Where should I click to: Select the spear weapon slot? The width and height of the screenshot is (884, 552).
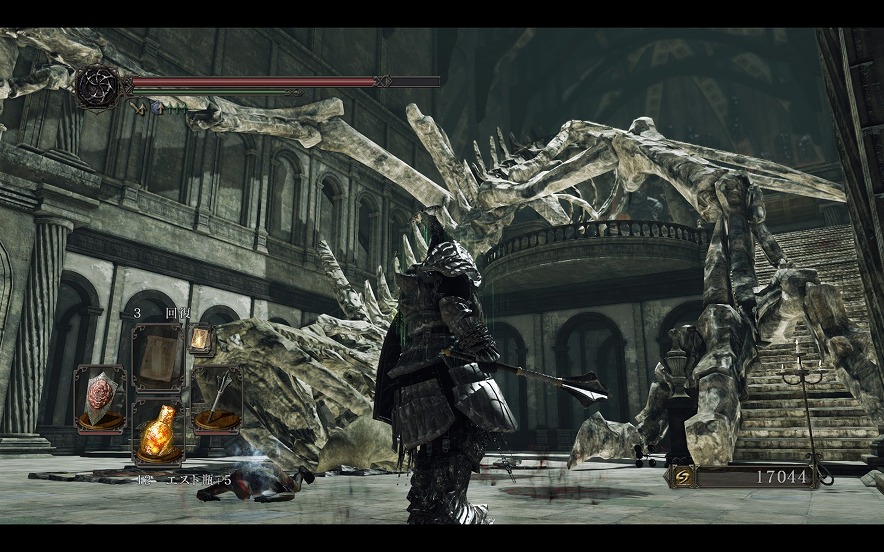coord(217,398)
